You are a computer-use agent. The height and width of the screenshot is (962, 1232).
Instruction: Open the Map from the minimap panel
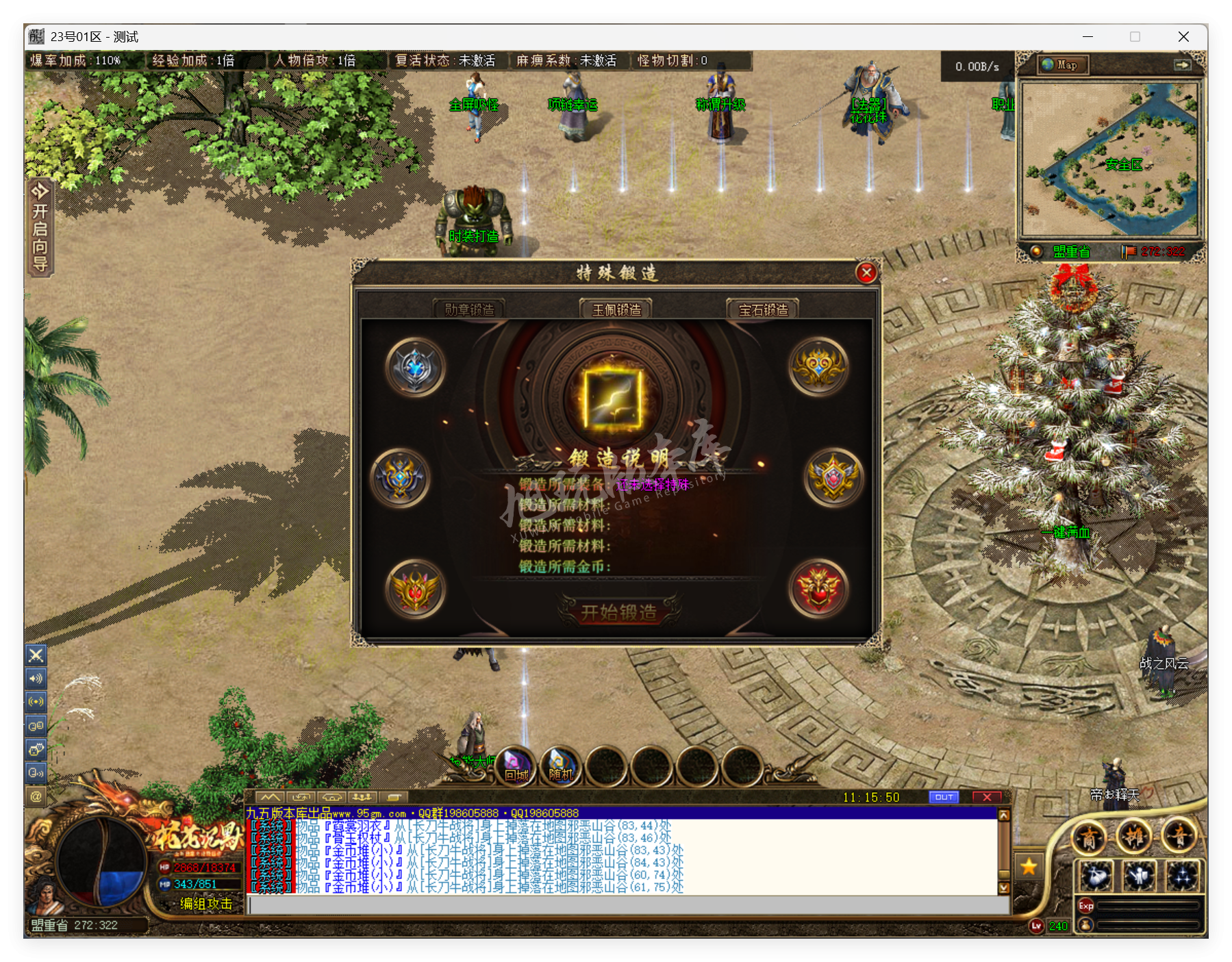1062,64
